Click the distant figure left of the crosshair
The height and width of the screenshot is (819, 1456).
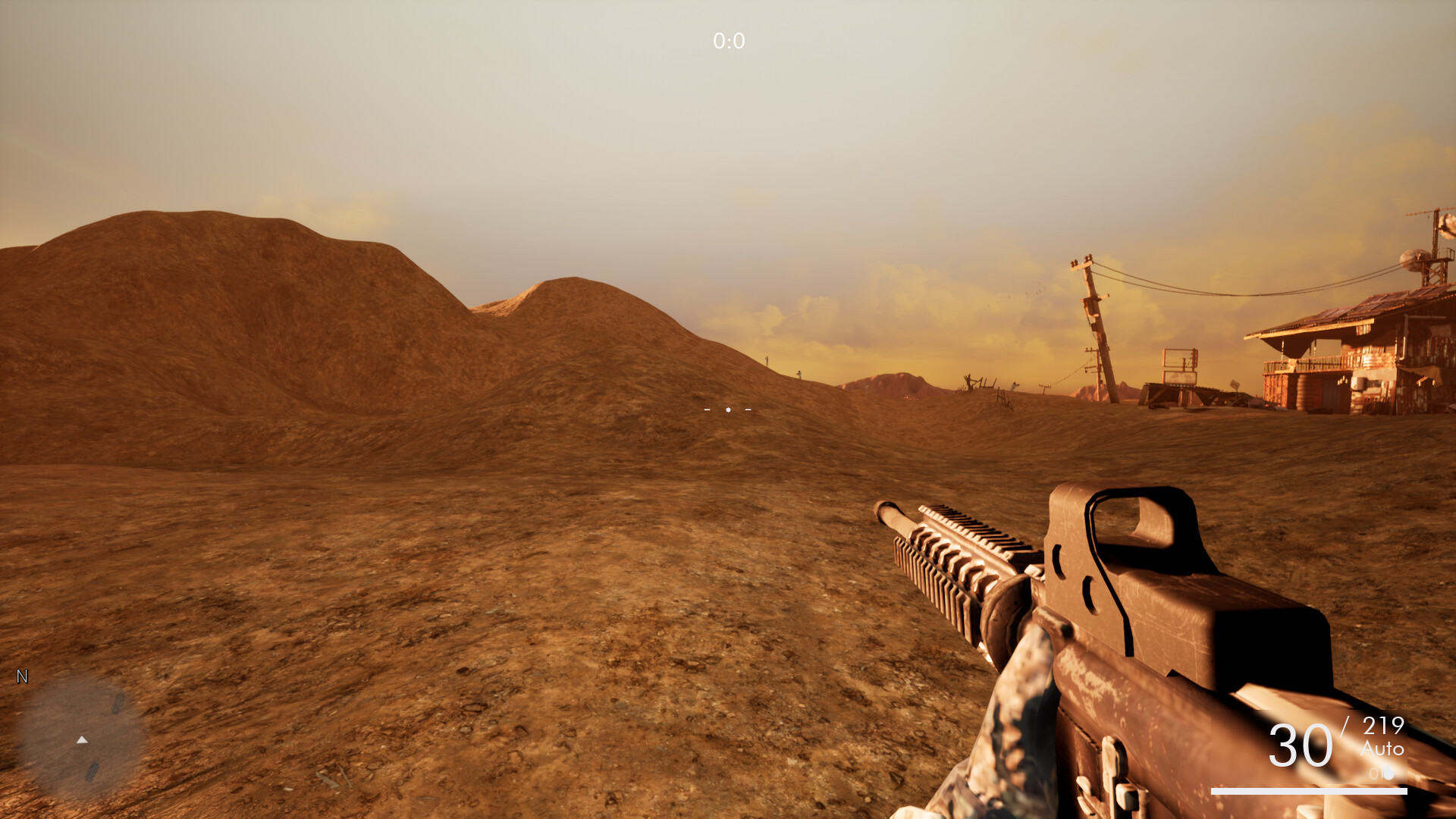tap(767, 362)
